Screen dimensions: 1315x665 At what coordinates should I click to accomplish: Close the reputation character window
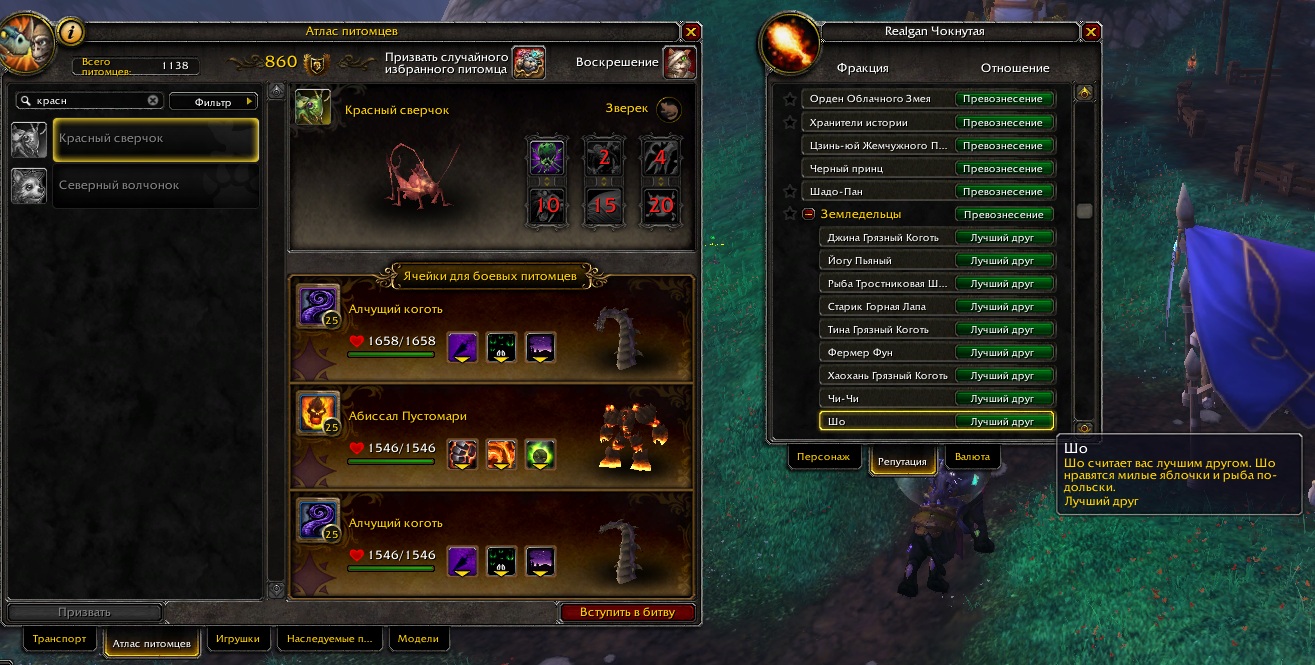coord(1091,32)
